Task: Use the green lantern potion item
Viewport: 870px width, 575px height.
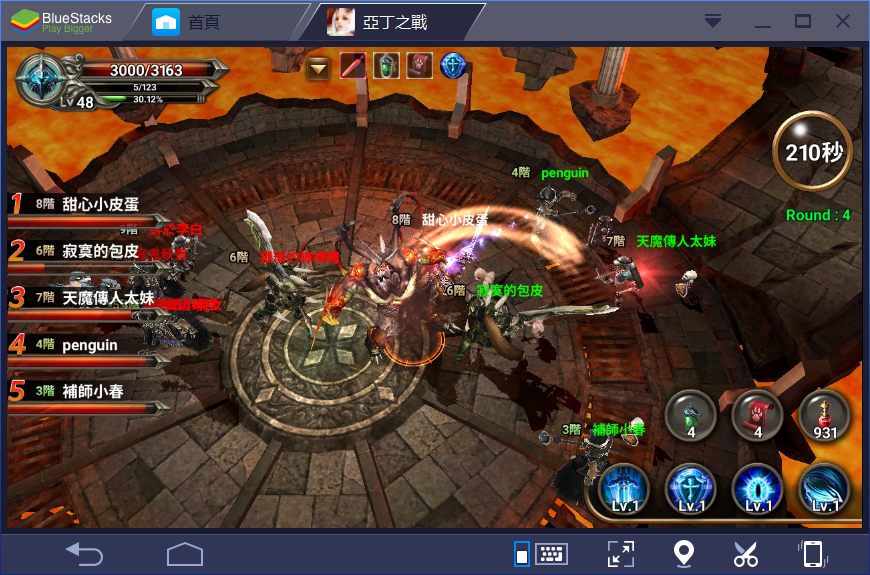Action: (x=691, y=415)
